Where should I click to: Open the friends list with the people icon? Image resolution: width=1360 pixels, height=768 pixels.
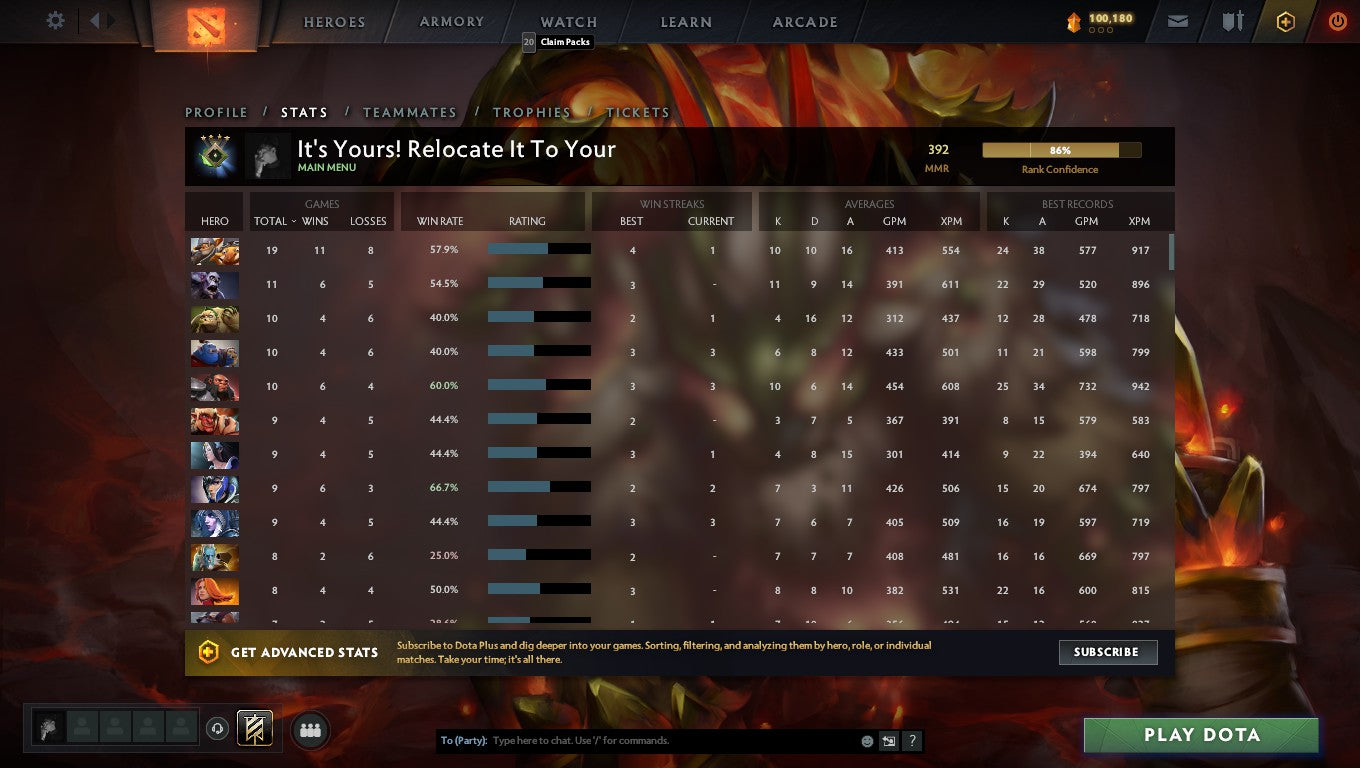coord(310,730)
